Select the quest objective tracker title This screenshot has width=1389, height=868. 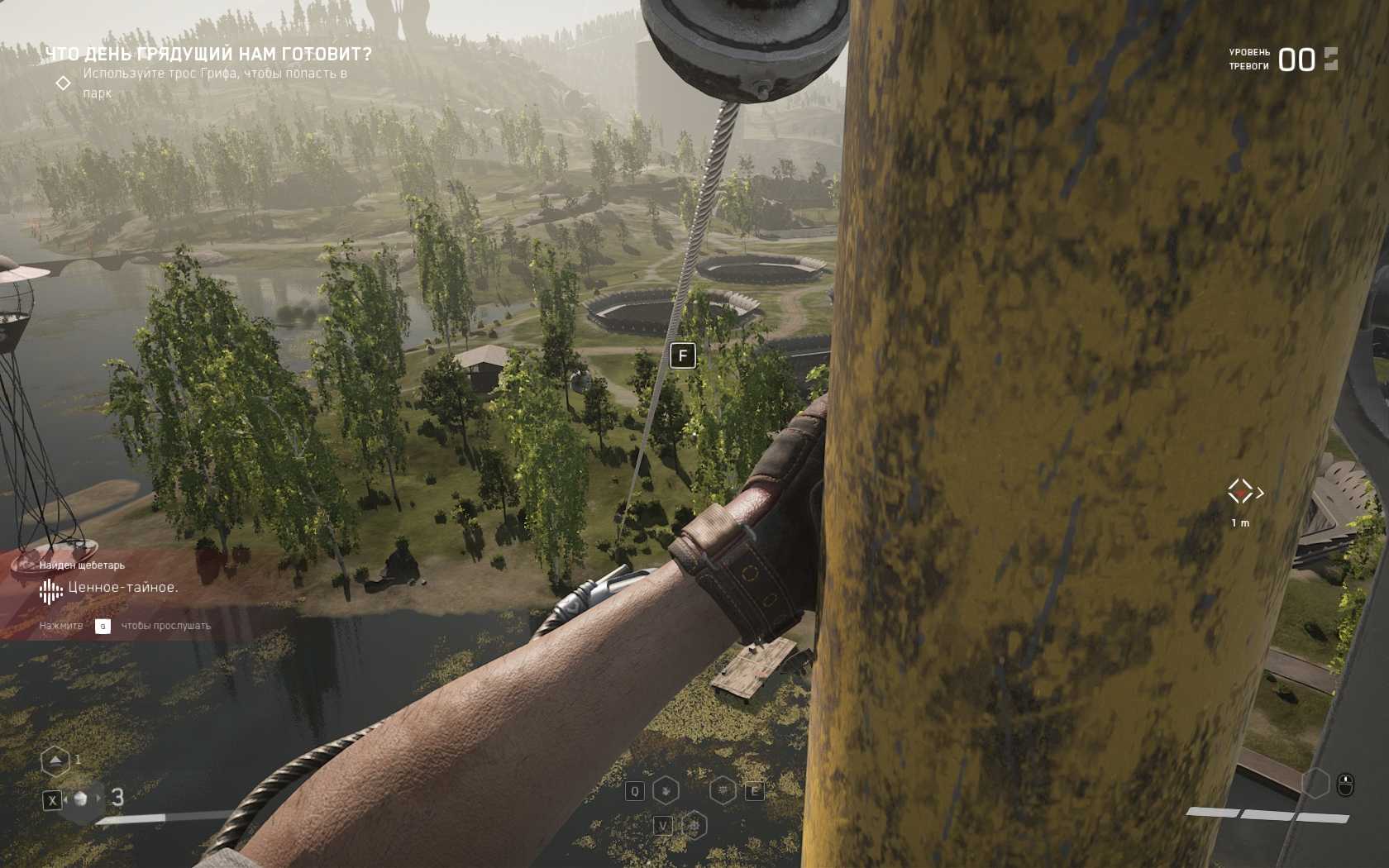208,55
